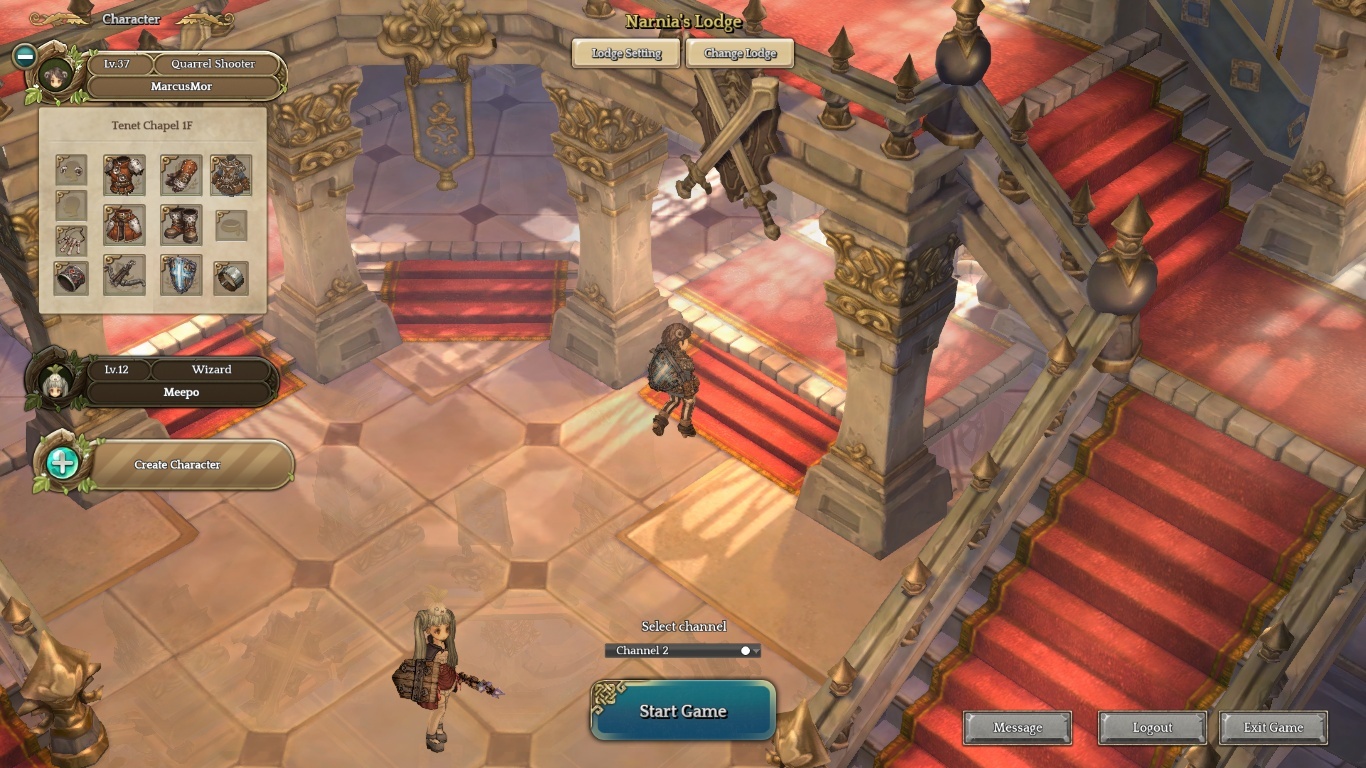Click MarcusMor's character portrait

coord(56,76)
